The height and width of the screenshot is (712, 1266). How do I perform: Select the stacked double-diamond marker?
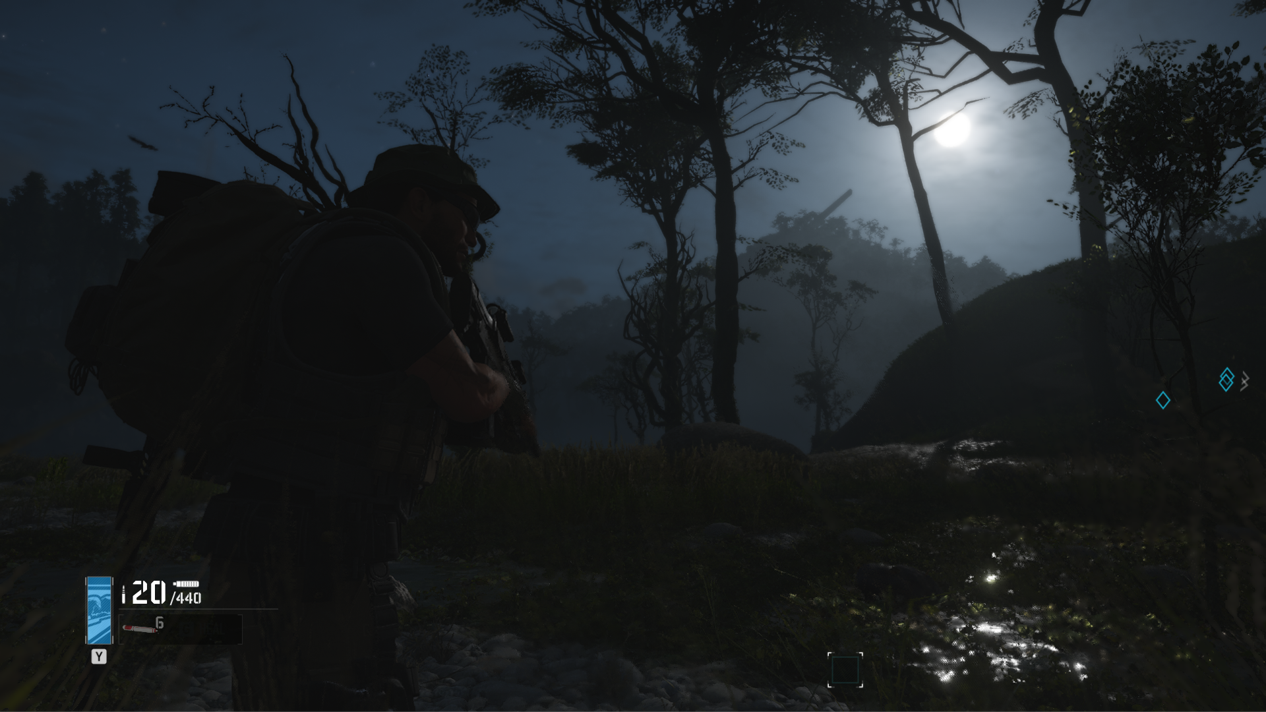point(1226,379)
